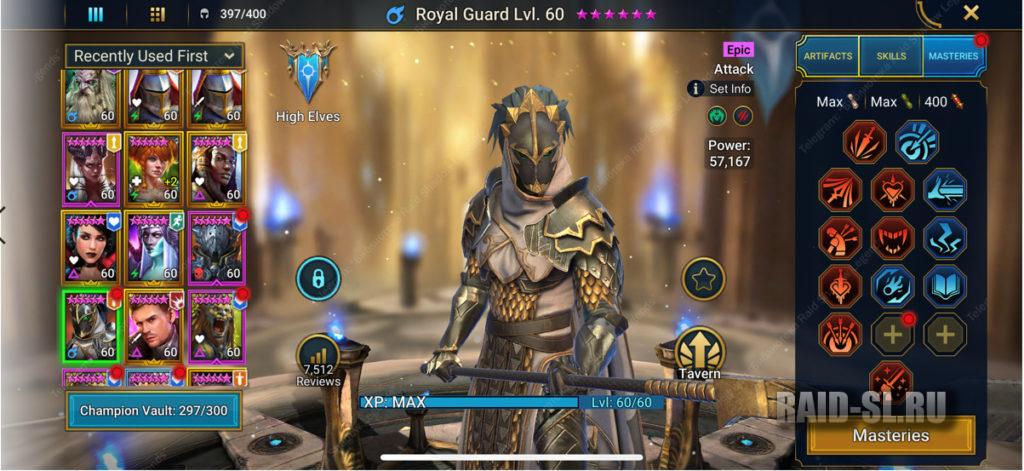The image size is (1024, 471).
Task: Open the yellow Masteries button
Action: pos(890,435)
